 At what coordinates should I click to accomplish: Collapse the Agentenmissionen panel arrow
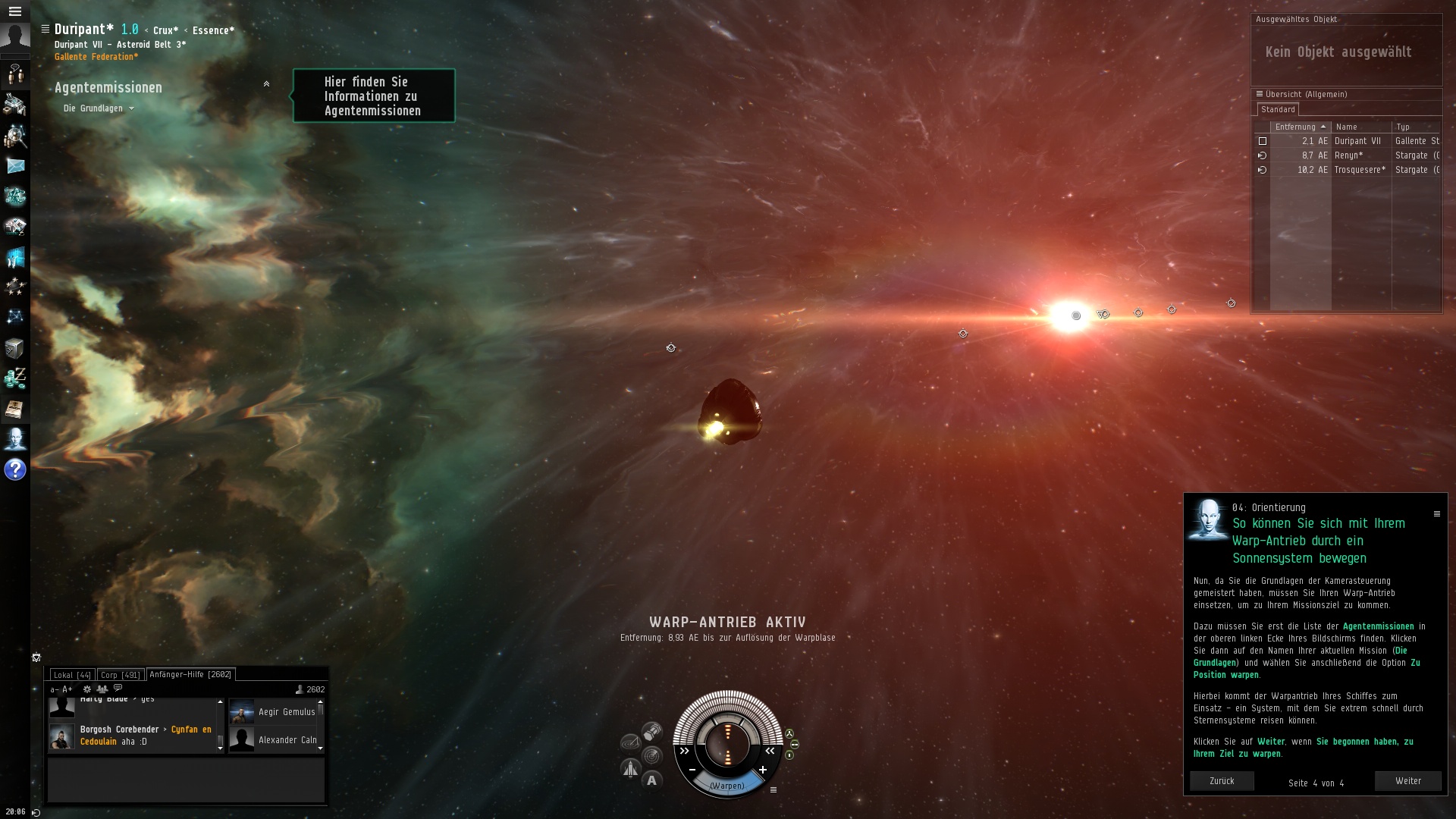pyautogui.click(x=266, y=84)
